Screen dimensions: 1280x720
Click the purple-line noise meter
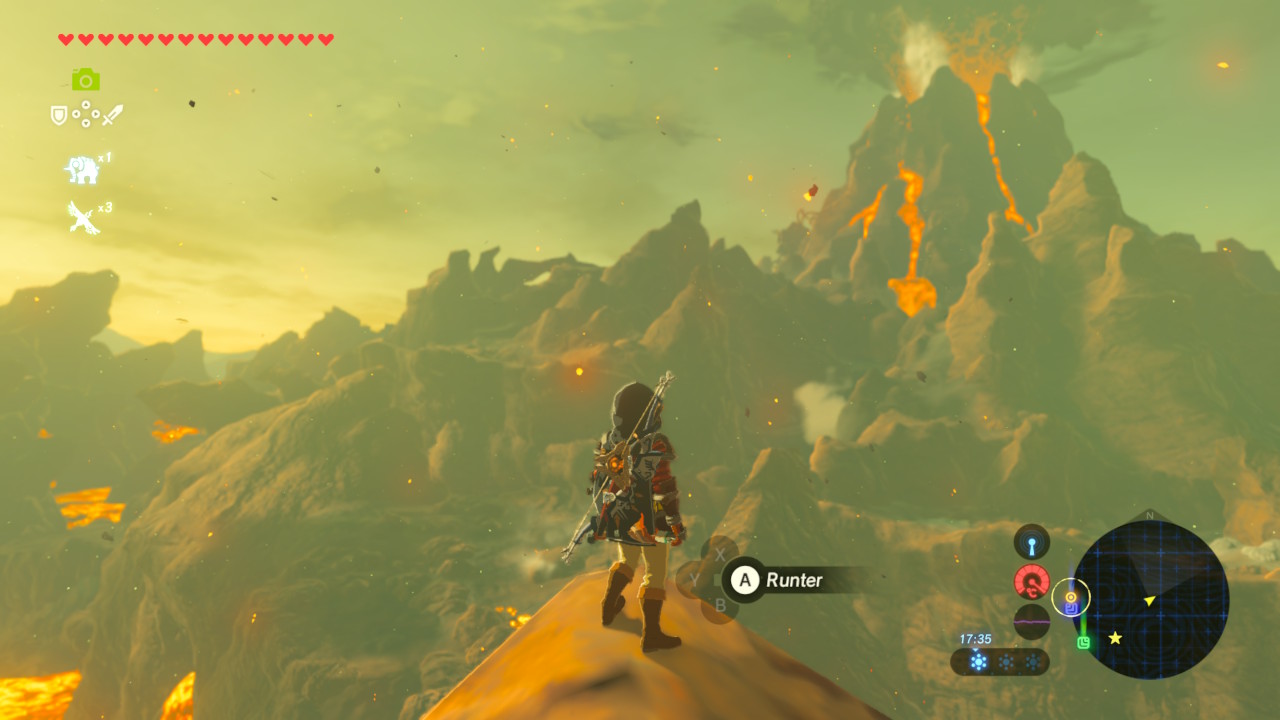tap(1031, 621)
